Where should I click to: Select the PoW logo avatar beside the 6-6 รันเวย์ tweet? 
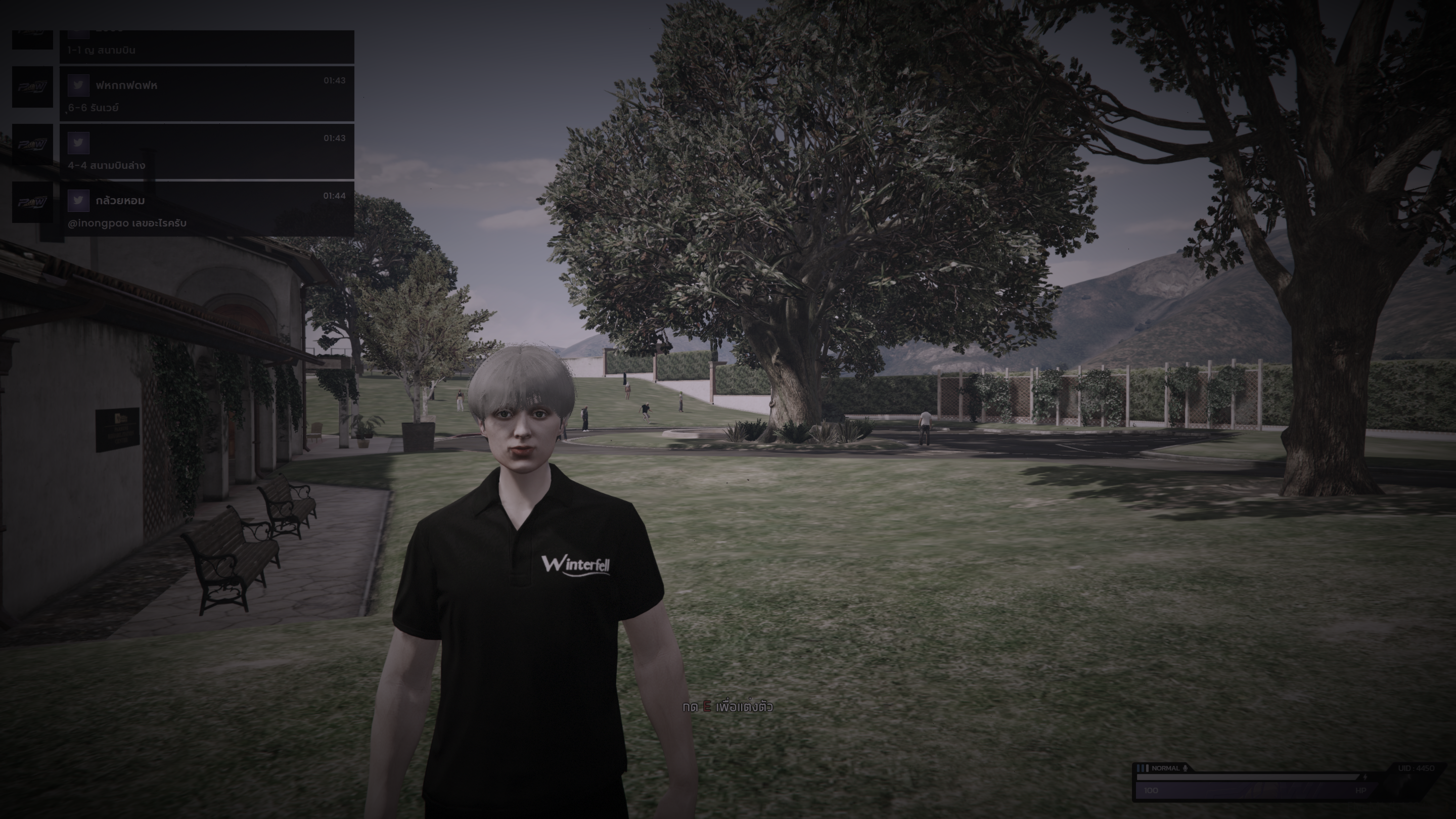point(33,87)
